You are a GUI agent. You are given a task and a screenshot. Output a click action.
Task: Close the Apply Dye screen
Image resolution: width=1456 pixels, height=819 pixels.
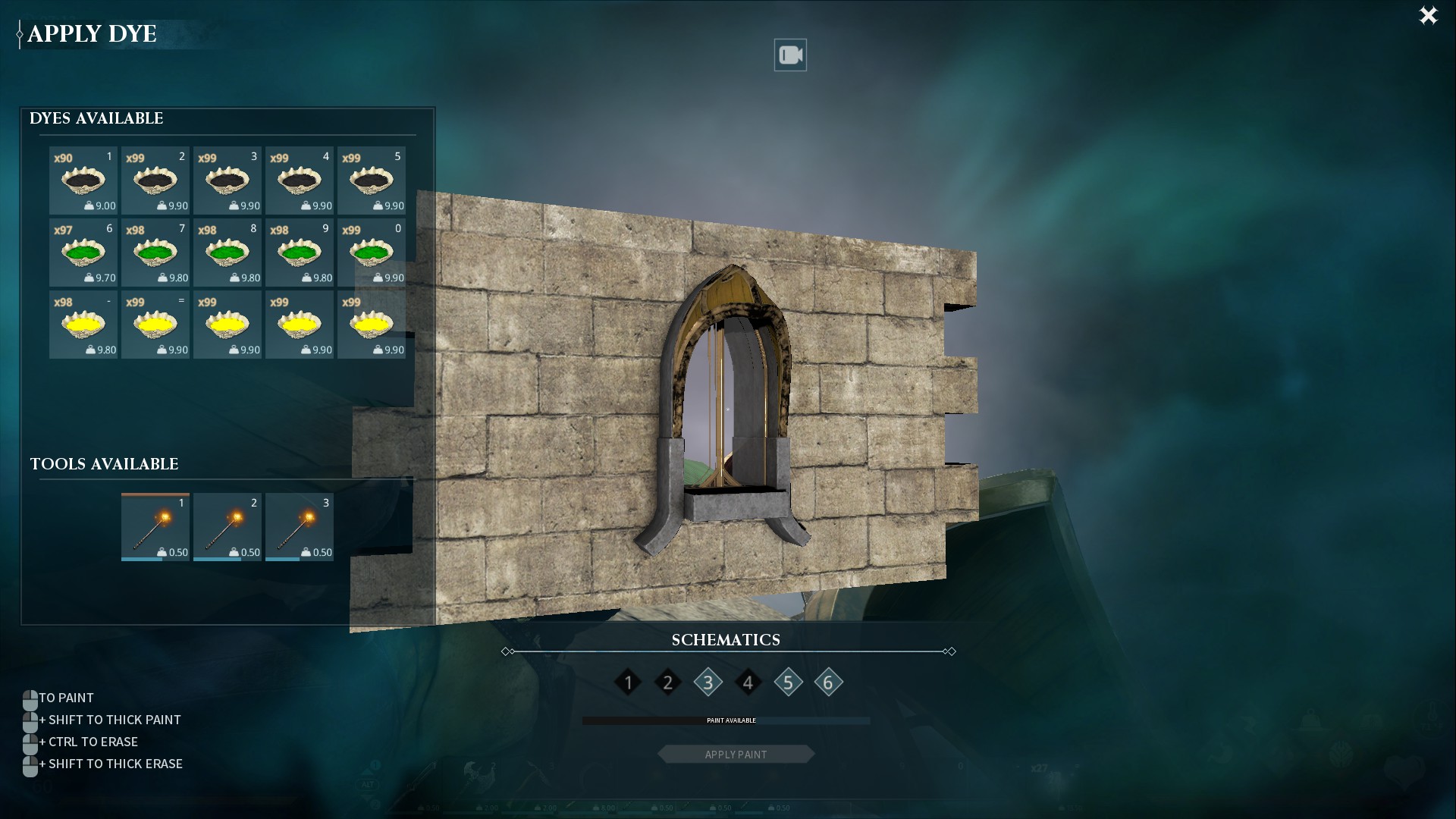[1428, 16]
